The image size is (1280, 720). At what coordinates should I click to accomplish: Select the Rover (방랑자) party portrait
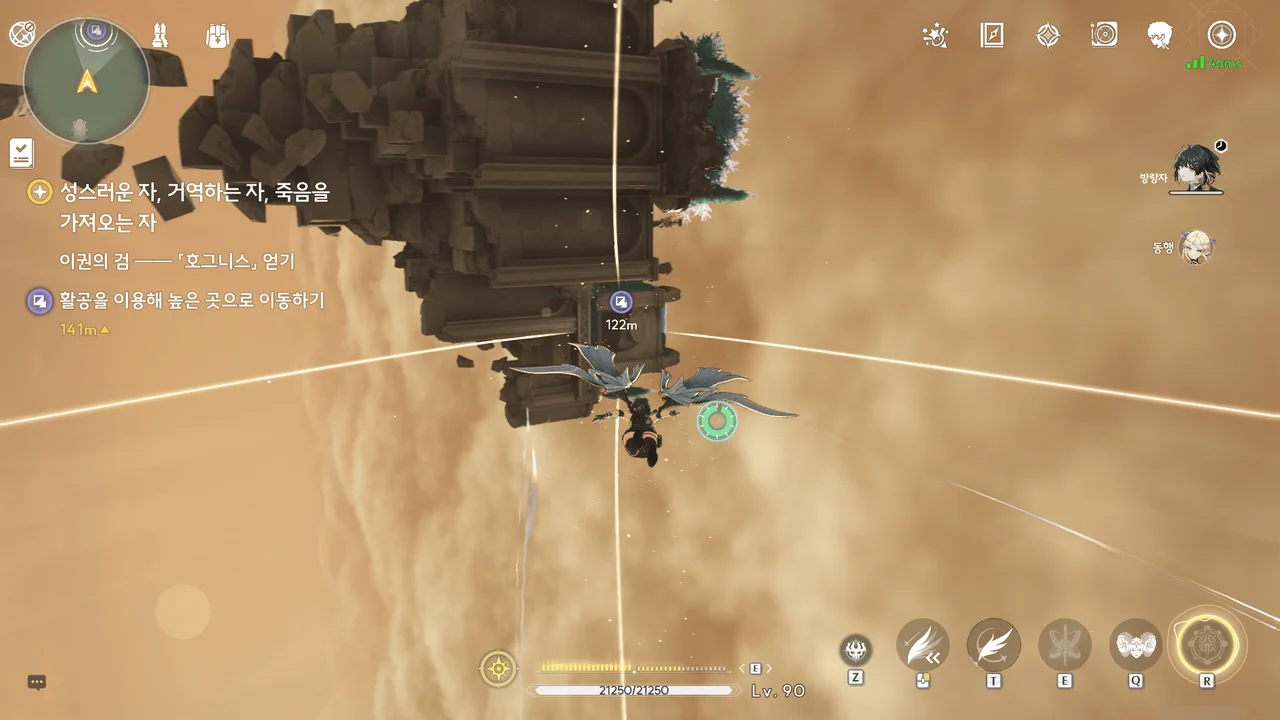point(1196,168)
